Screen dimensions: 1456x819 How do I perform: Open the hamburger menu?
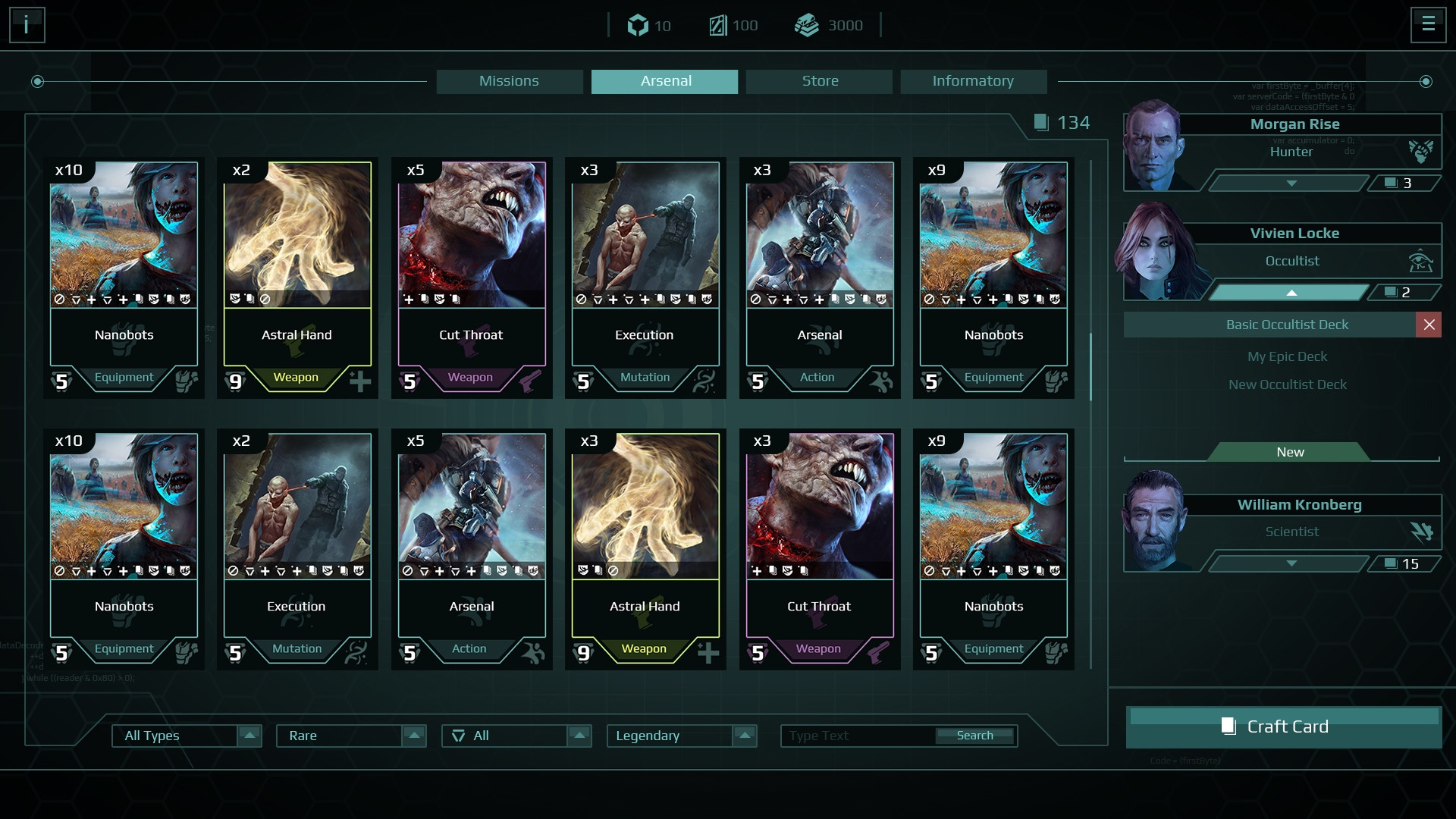coord(1428,24)
